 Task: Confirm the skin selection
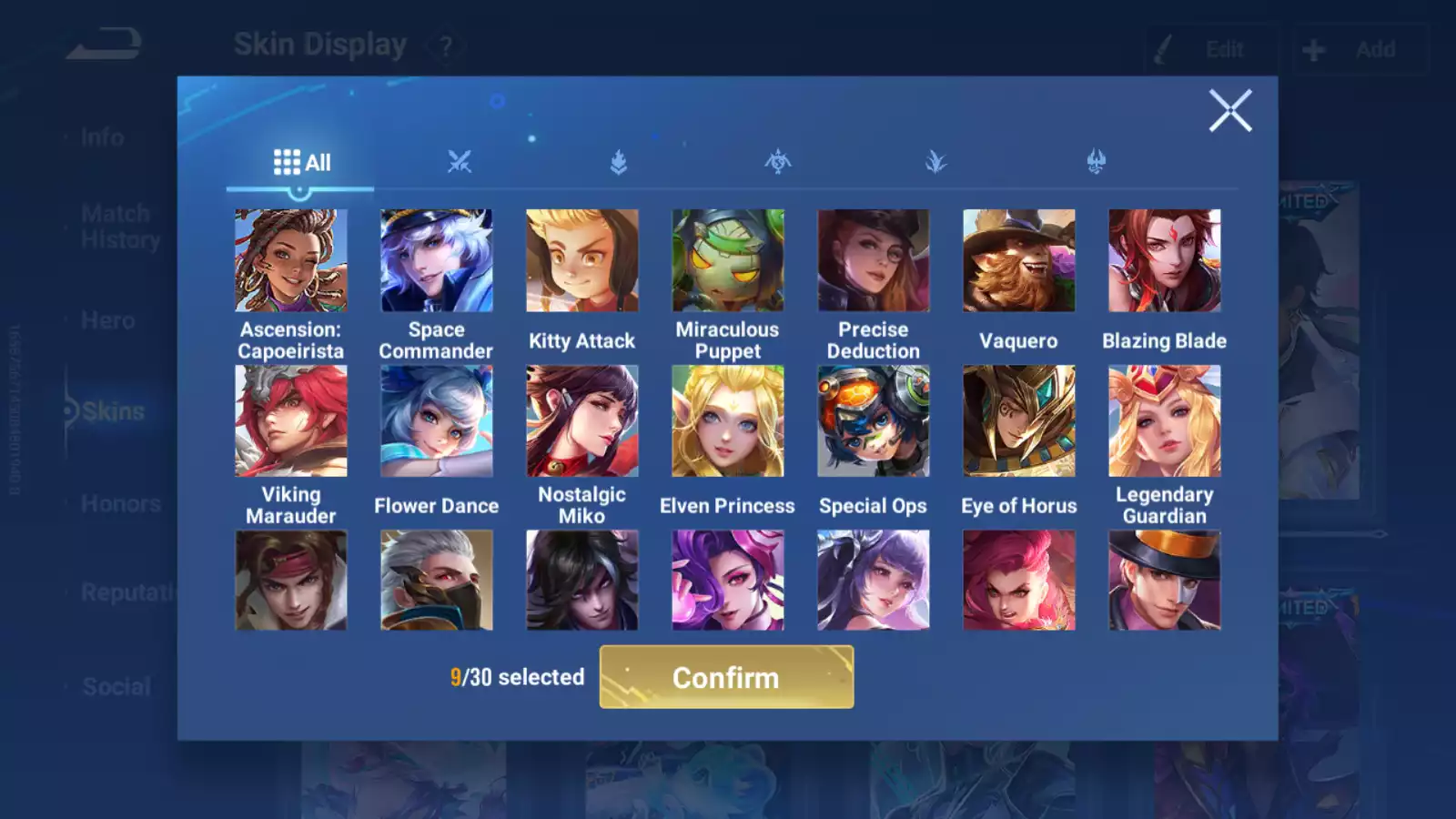point(726,677)
